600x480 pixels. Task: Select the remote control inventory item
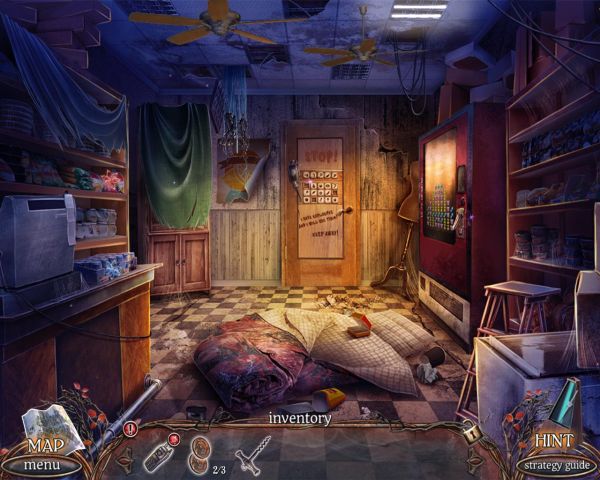(159, 454)
